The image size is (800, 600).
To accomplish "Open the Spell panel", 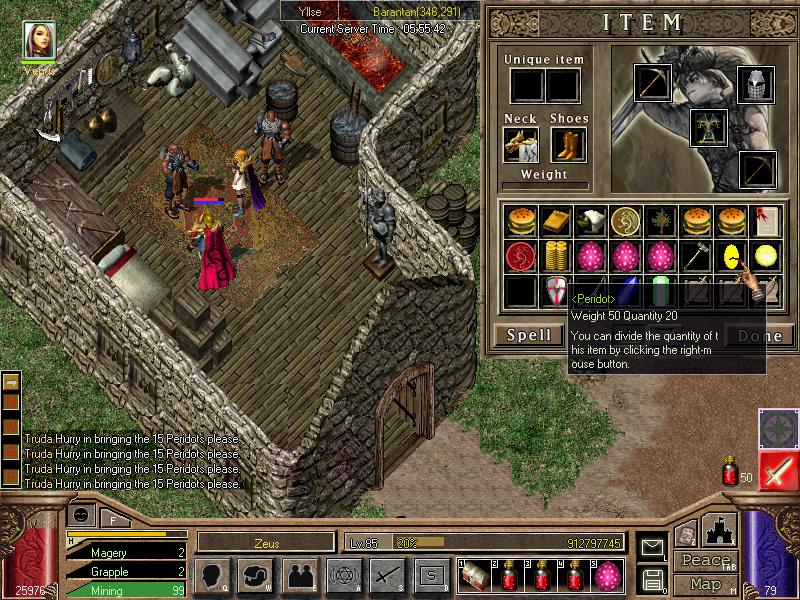I will click(527, 335).
